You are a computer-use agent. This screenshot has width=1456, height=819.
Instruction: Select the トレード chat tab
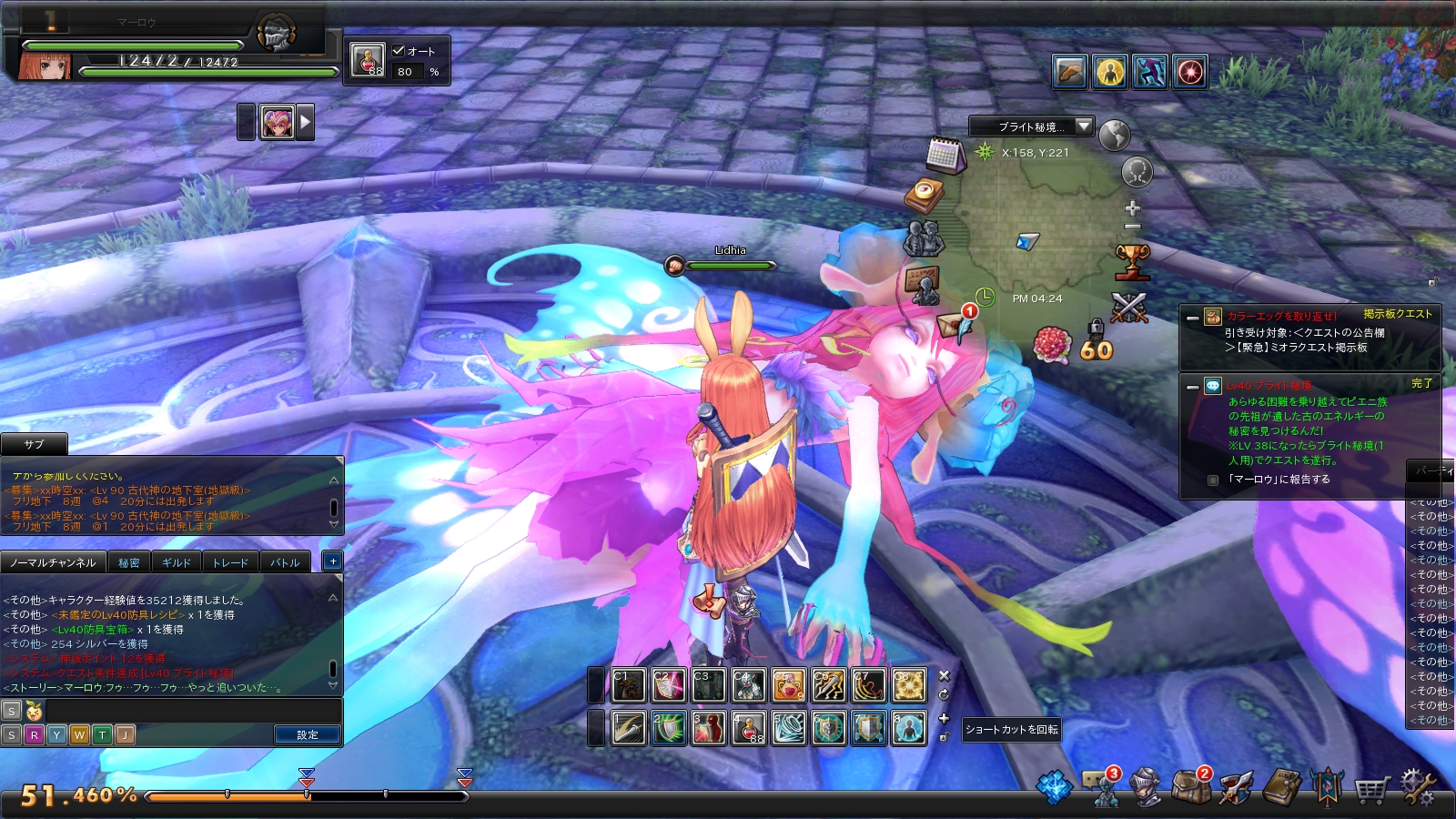[230, 562]
